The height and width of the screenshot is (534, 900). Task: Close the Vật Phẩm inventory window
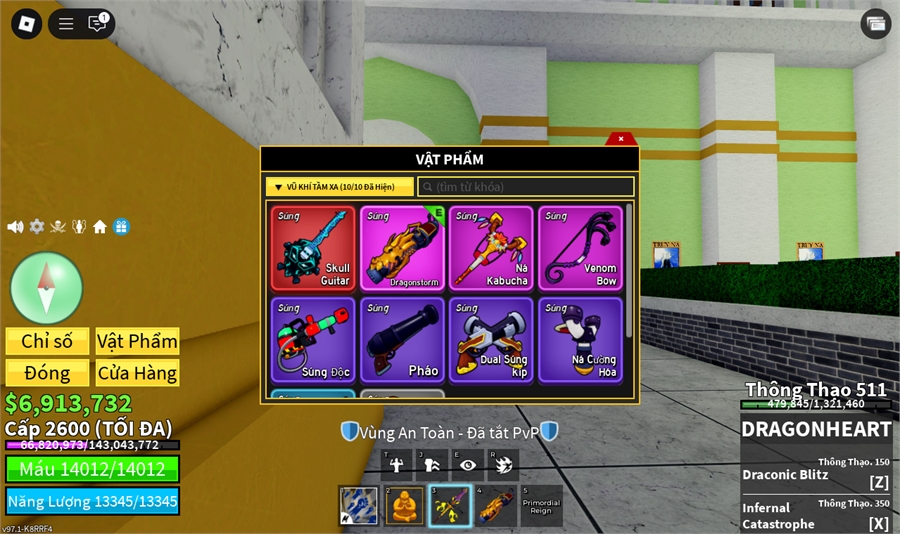(x=620, y=139)
